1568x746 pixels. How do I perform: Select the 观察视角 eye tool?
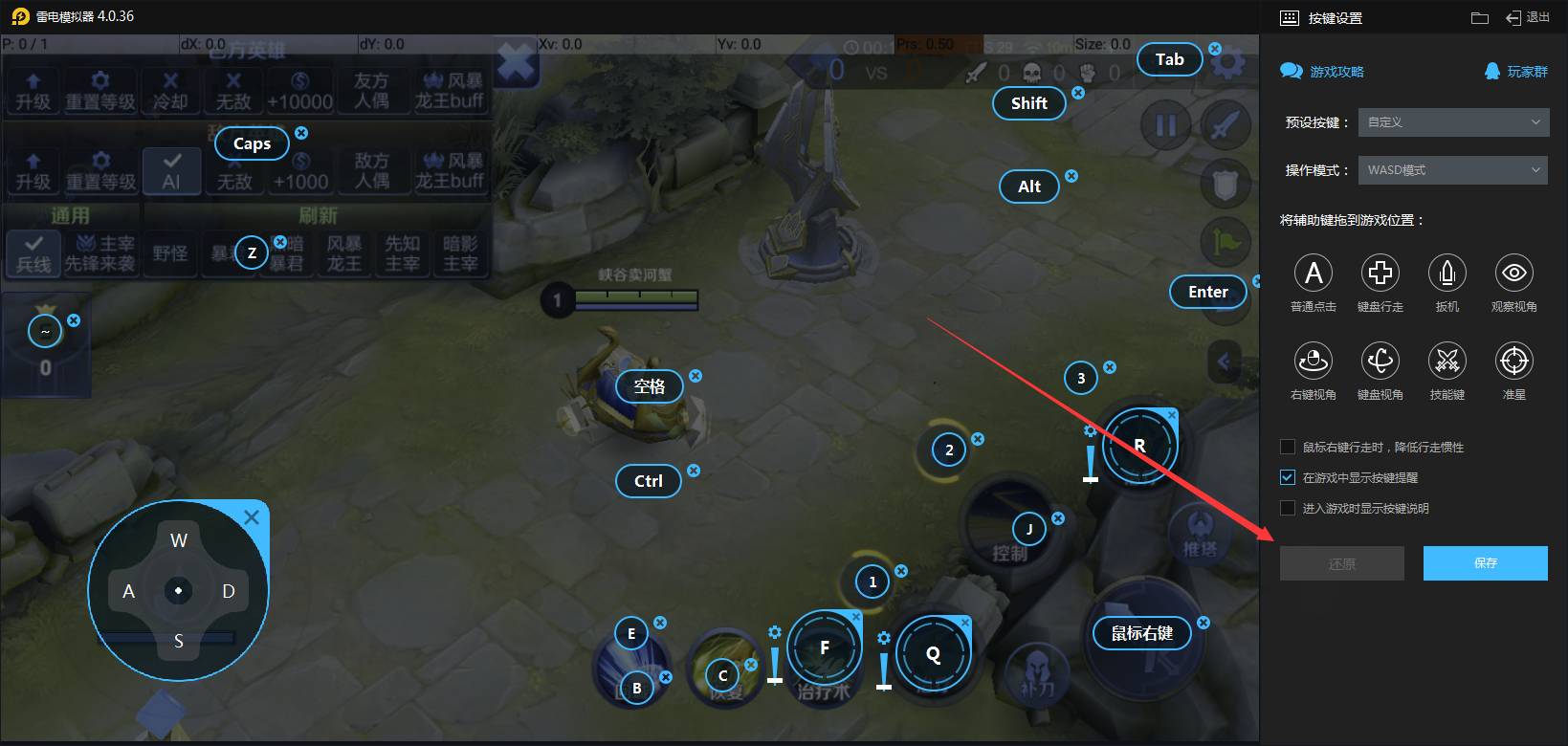coord(1513,274)
